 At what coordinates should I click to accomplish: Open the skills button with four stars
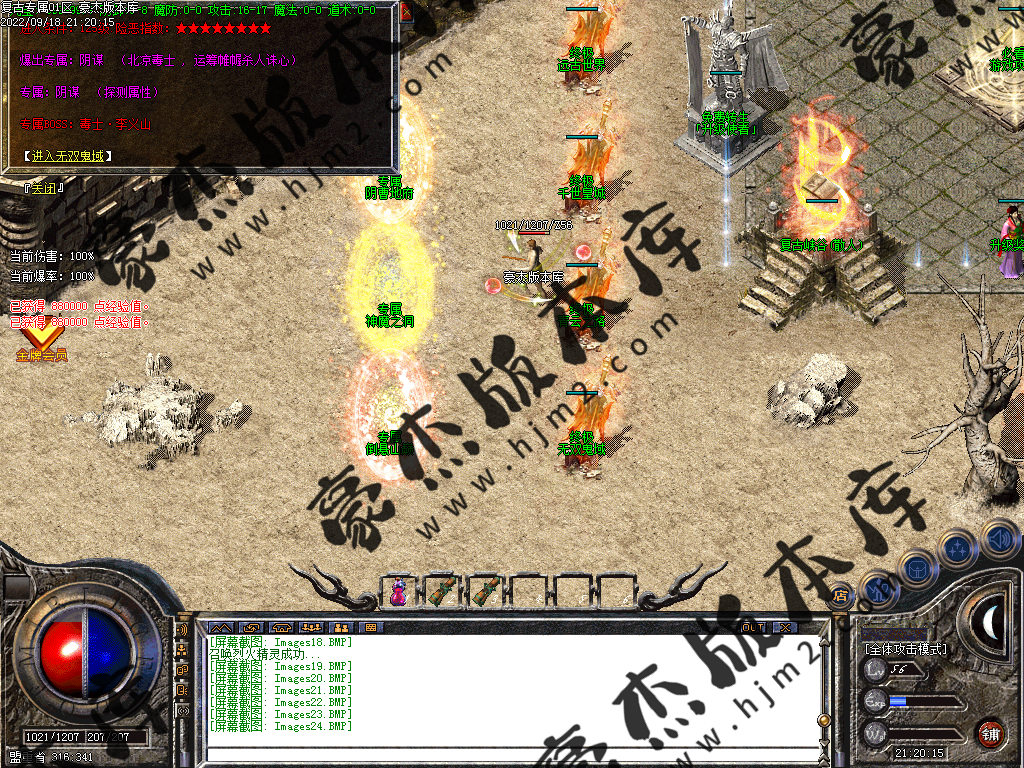(957, 549)
